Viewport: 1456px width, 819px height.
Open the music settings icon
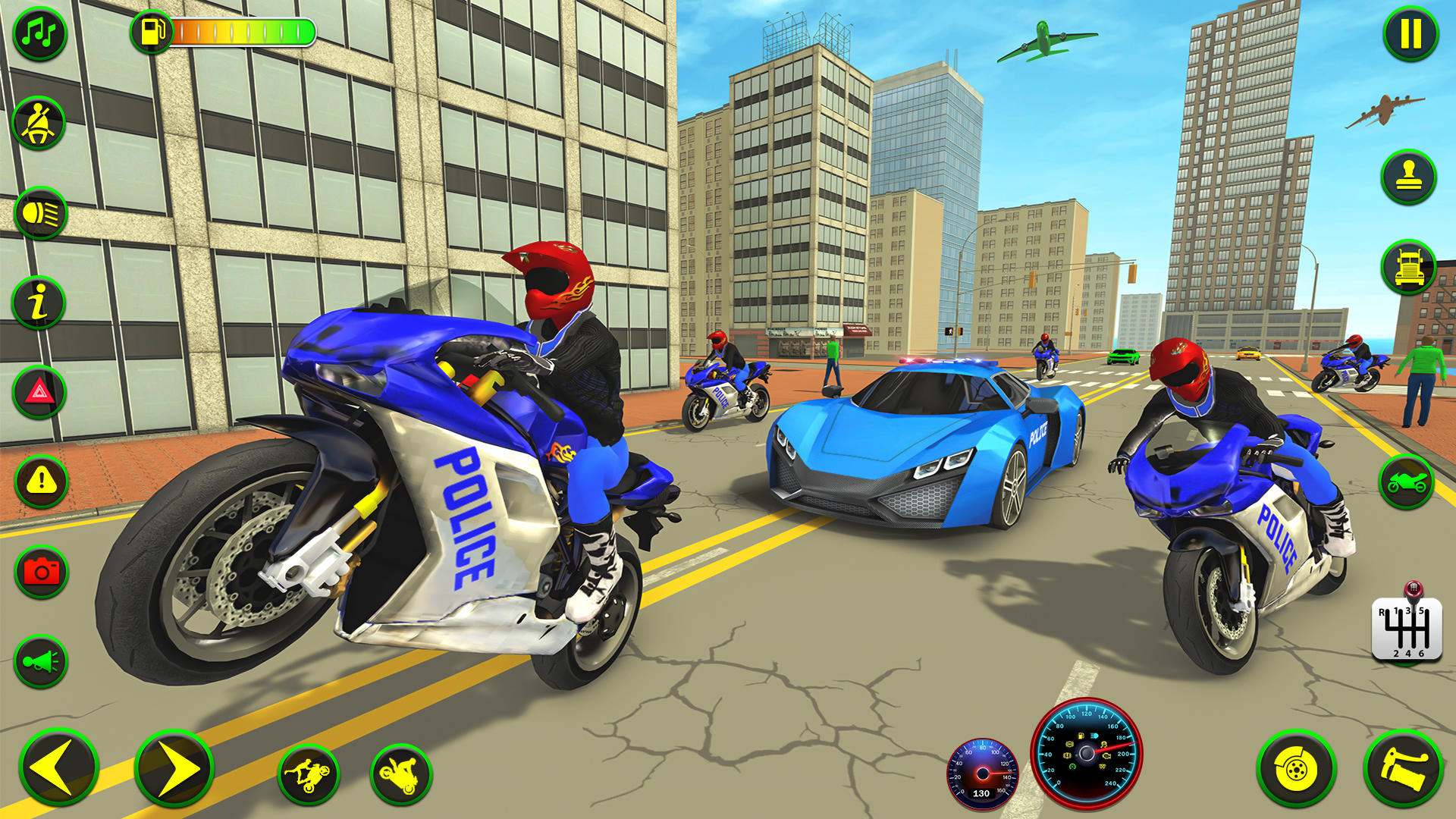click(42, 34)
